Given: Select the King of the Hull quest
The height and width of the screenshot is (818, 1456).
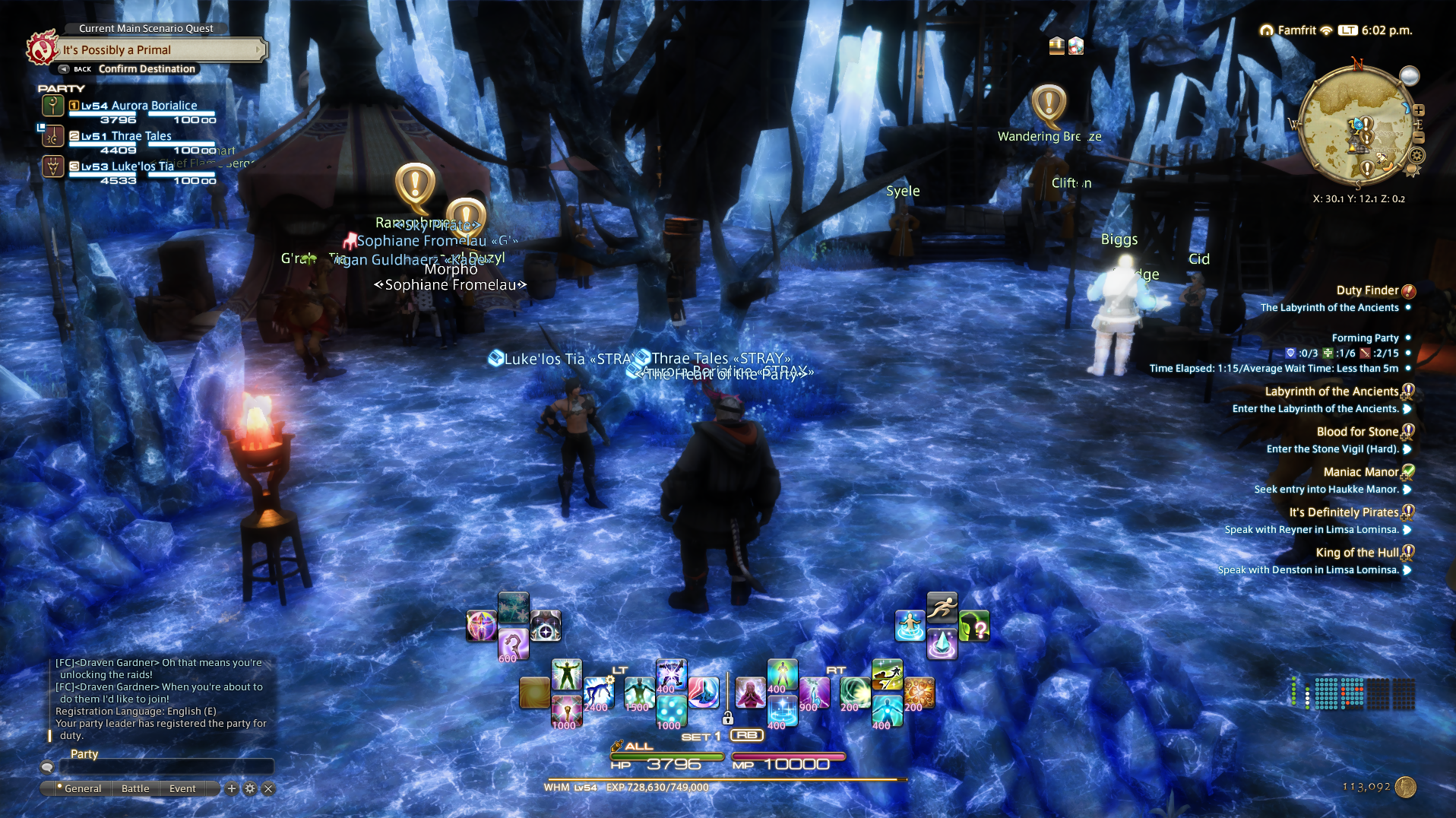Looking at the screenshot, I should click(1357, 553).
